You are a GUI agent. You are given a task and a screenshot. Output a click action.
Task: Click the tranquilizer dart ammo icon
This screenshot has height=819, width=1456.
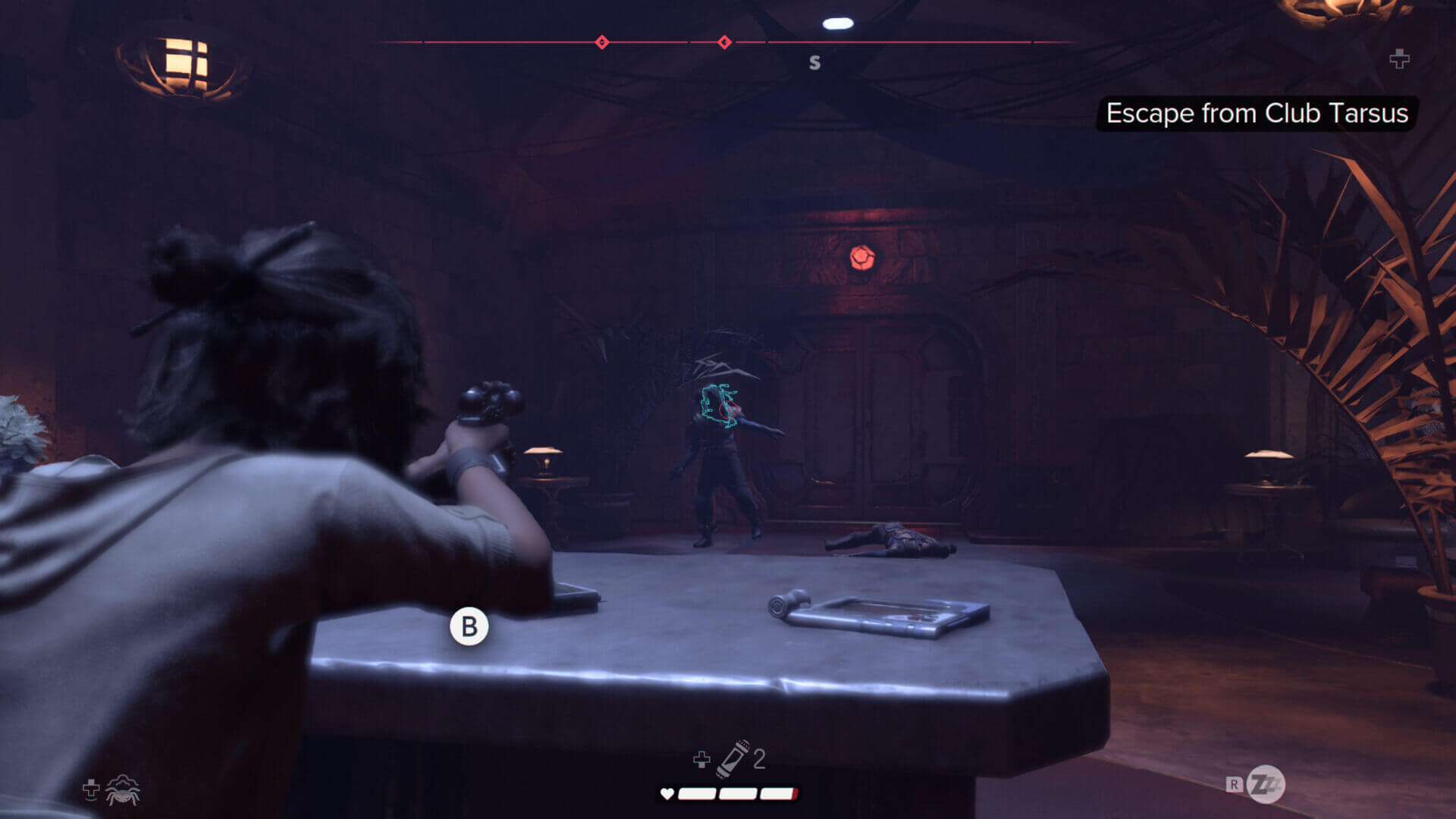pyautogui.click(x=734, y=758)
